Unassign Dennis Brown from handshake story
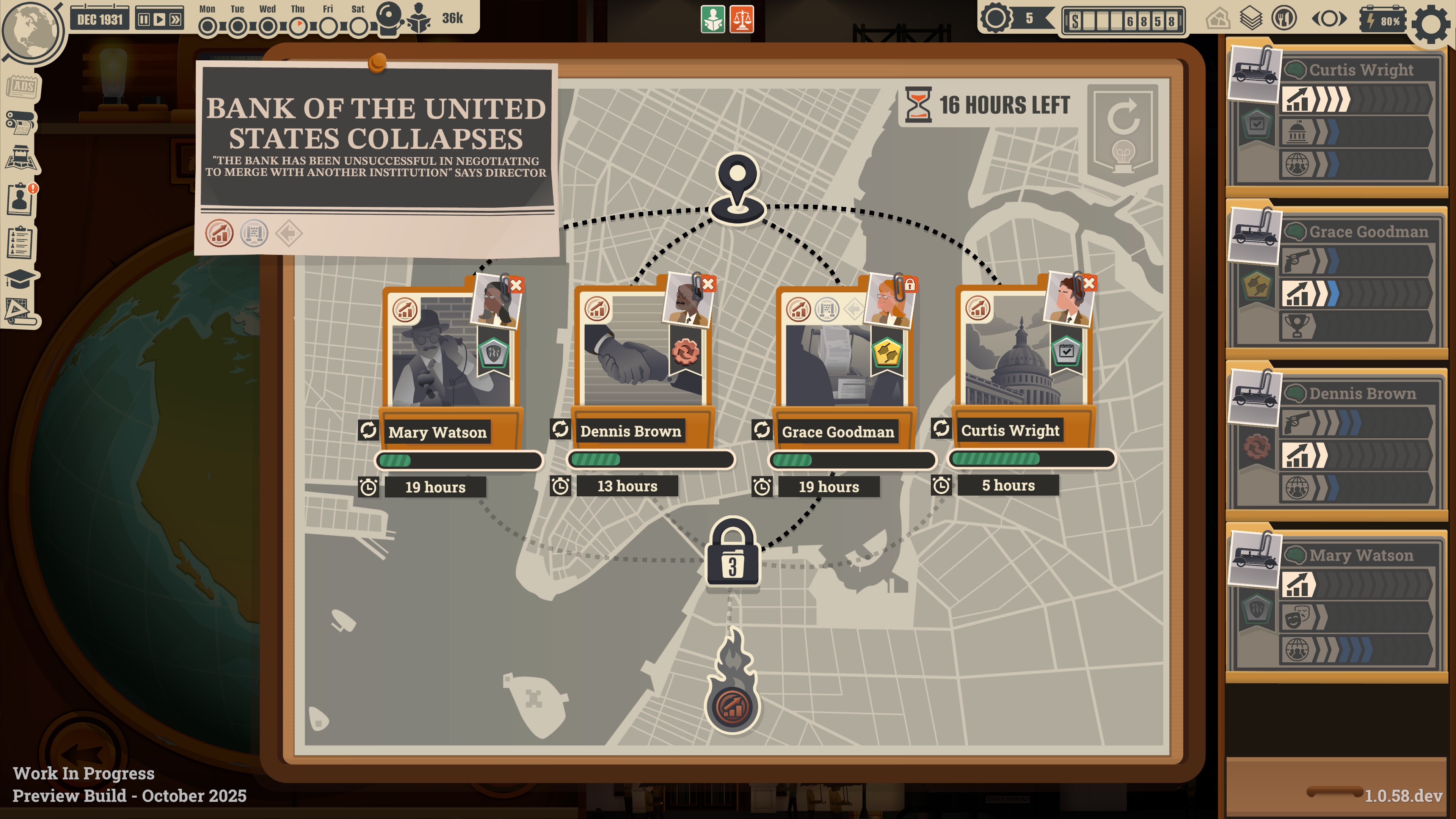The image size is (1456, 819). [708, 284]
